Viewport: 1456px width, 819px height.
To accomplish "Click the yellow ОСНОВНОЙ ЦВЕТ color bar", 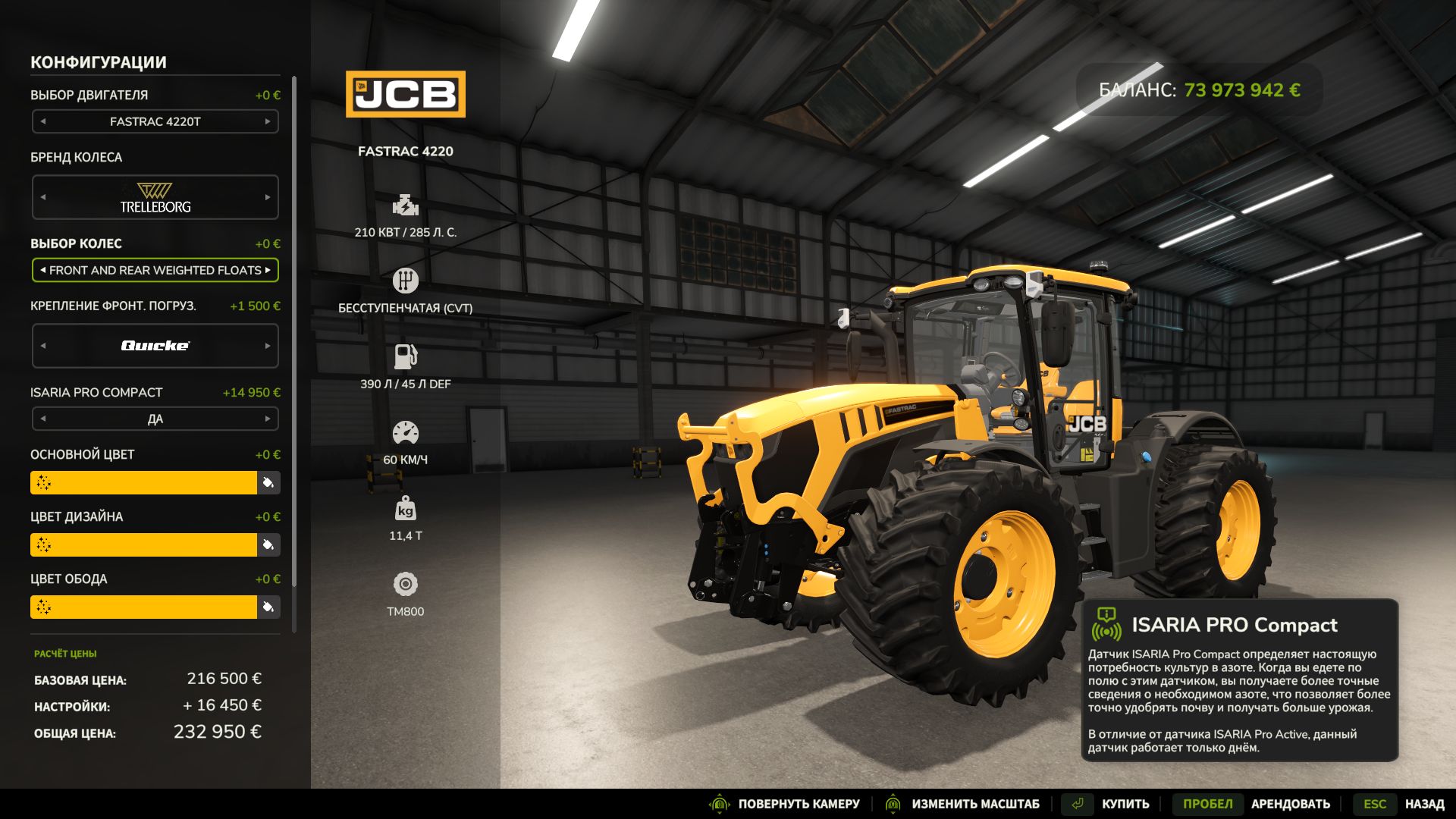I will (144, 482).
